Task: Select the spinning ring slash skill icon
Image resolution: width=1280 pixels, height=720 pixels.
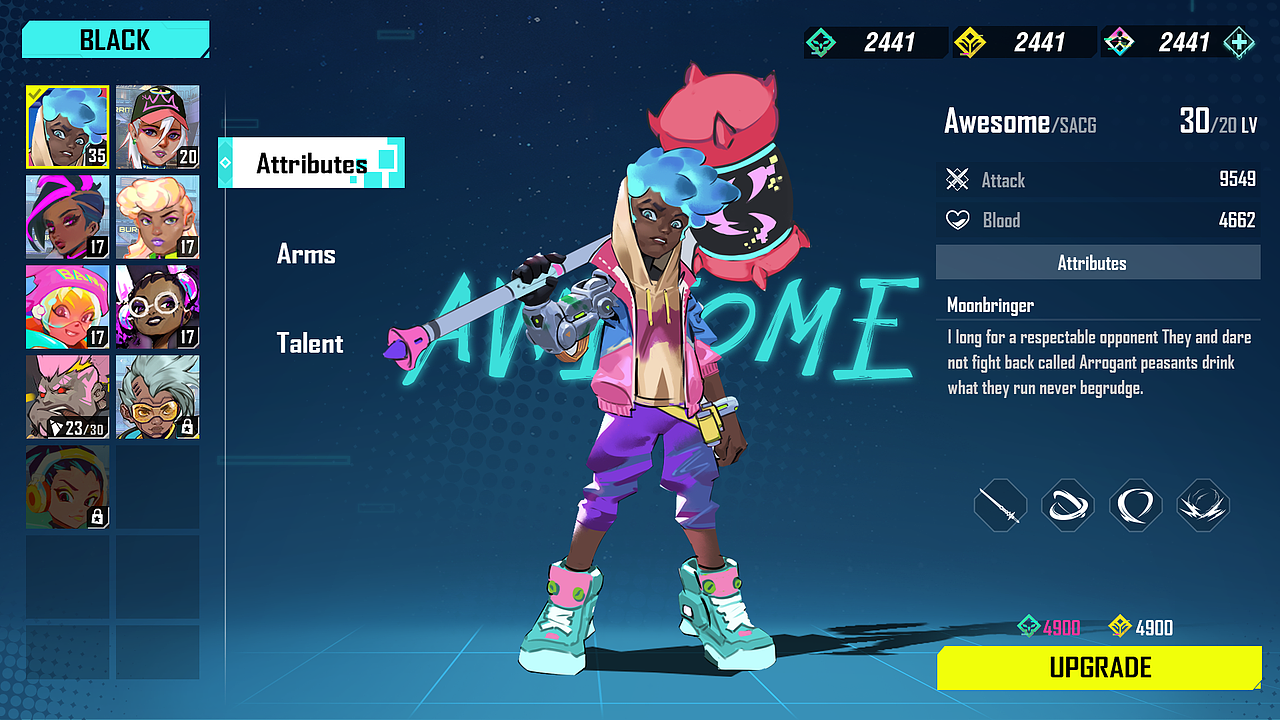Action: pos(1068,505)
